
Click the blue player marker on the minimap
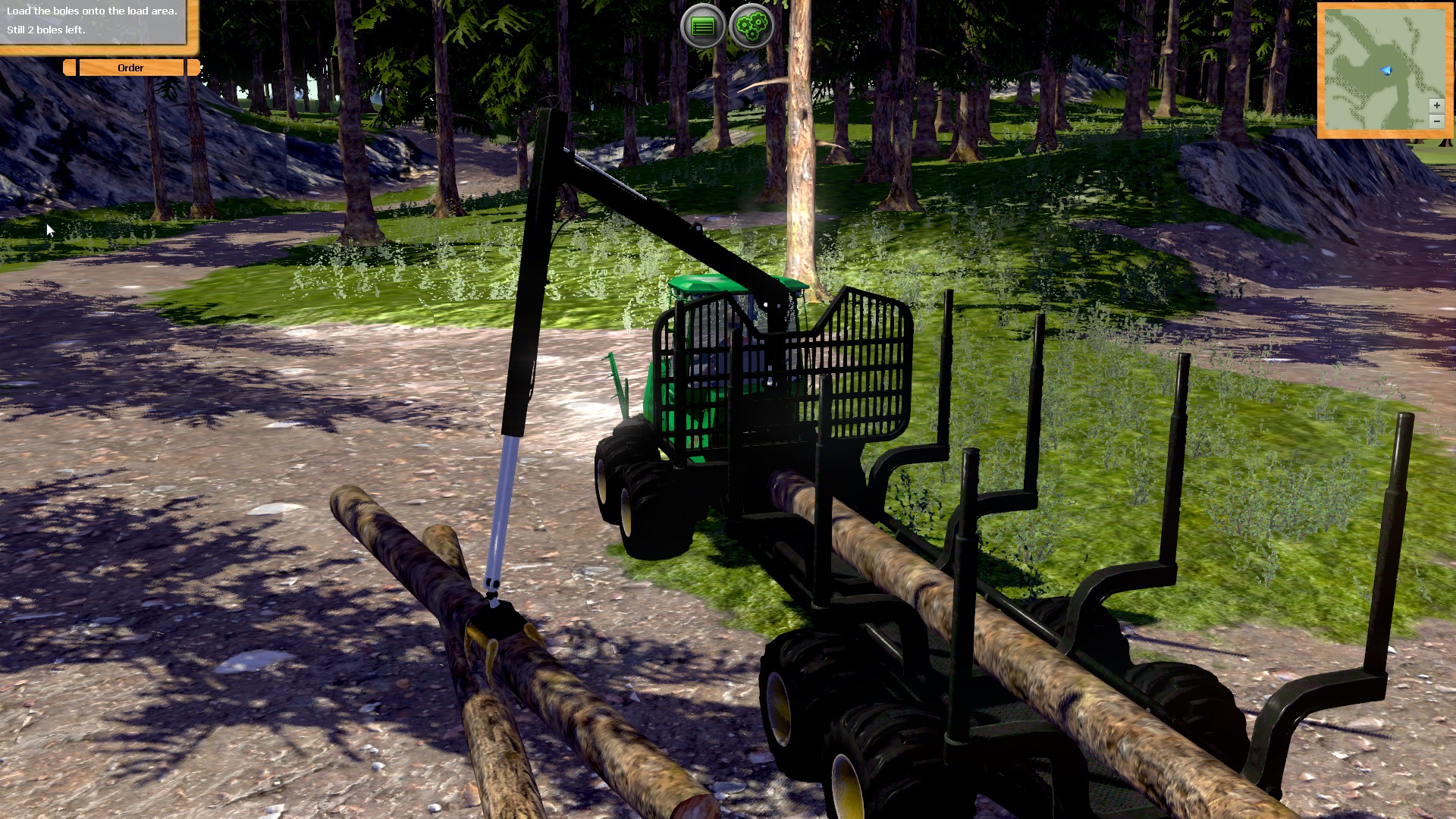(1385, 70)
